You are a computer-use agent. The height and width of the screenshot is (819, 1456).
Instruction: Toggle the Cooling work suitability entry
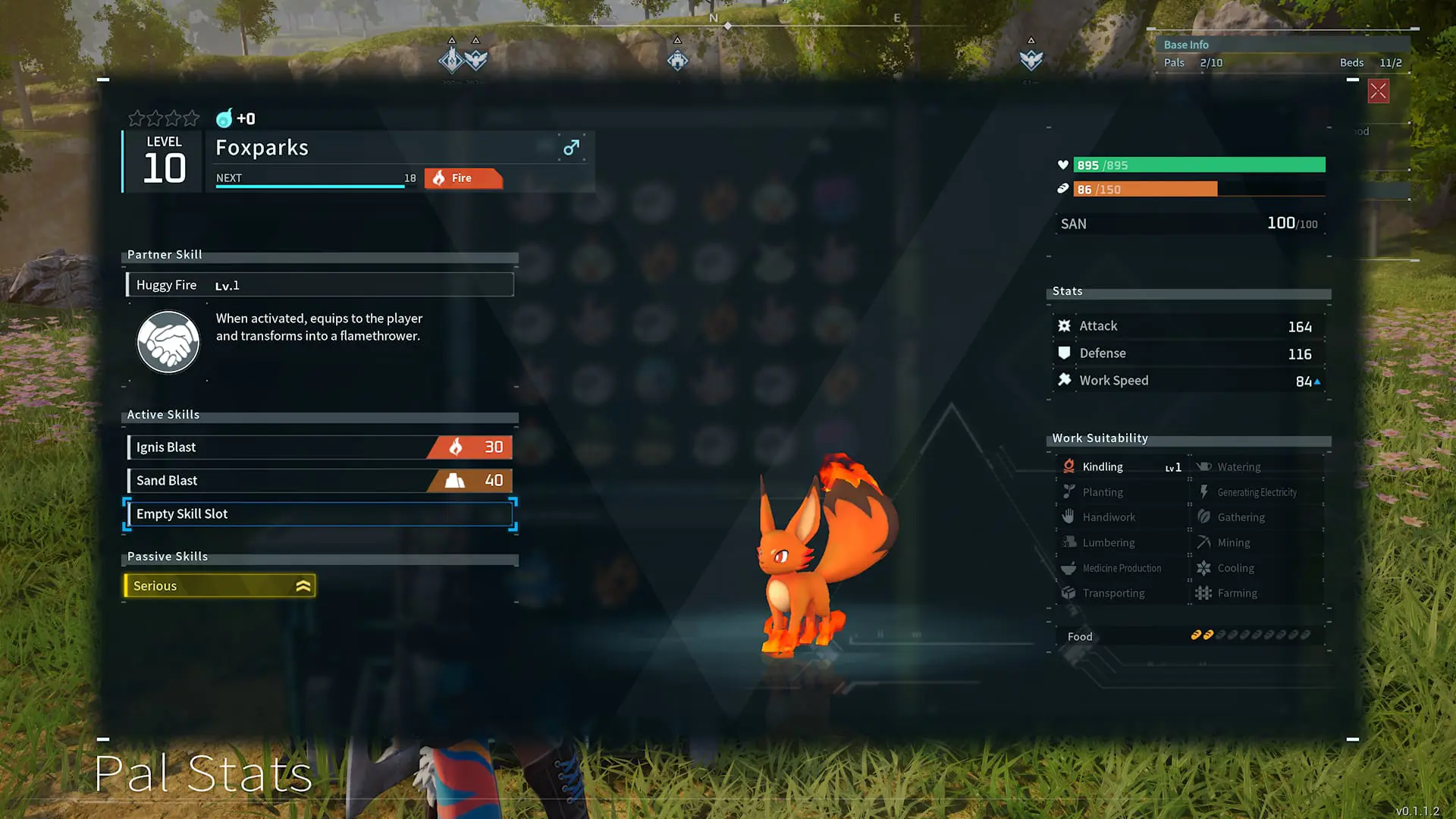point(1204,567)
